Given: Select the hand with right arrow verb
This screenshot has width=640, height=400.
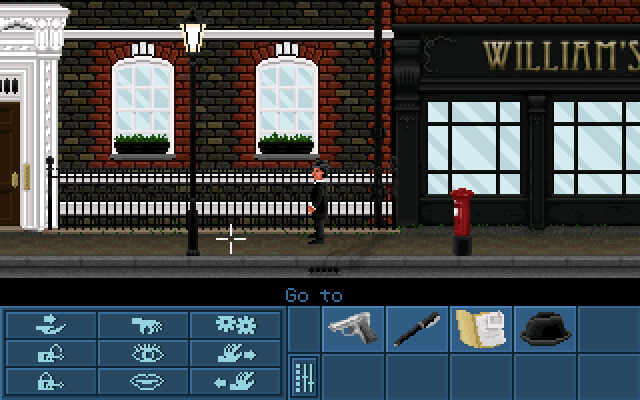Looking at the screenshot, I should 236,352.
